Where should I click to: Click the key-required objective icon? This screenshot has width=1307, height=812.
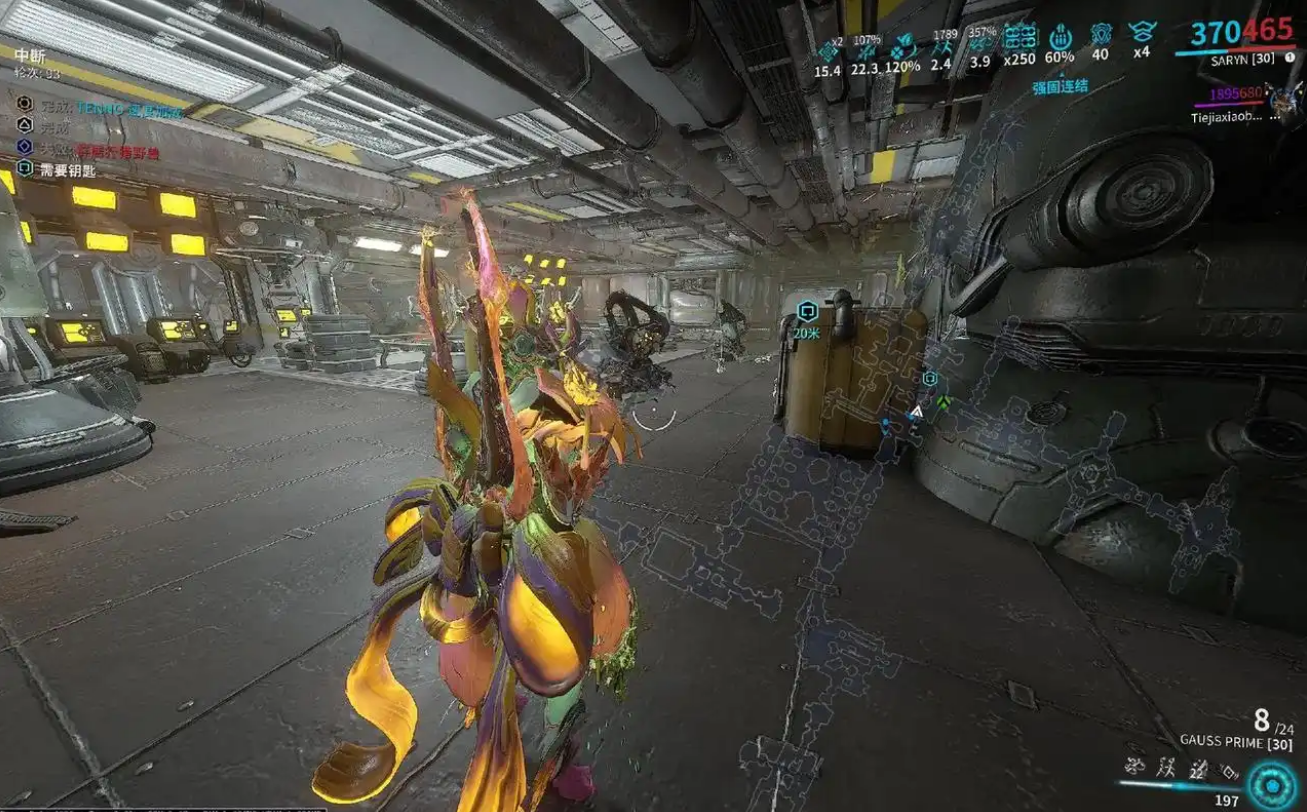(25, 169)
